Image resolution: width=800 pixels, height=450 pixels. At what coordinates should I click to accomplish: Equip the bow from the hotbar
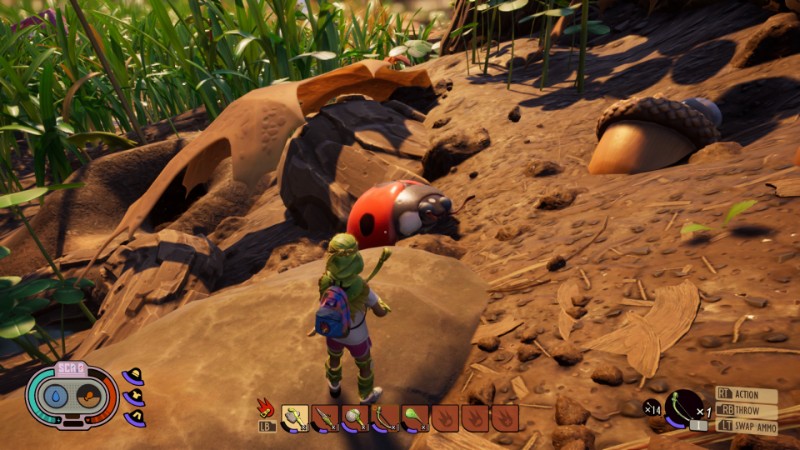click(x=385, y=417)
